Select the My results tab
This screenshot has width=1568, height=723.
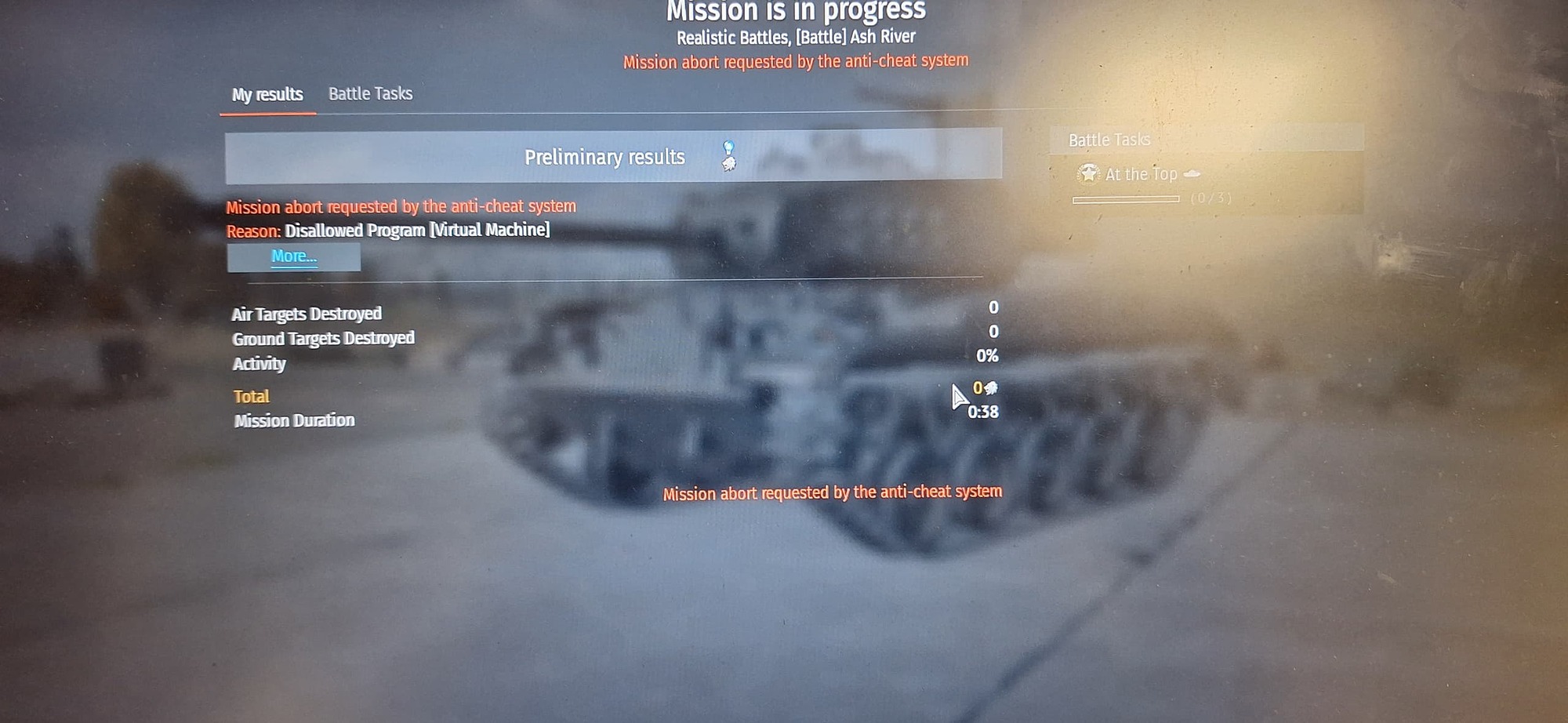(267, 94)
